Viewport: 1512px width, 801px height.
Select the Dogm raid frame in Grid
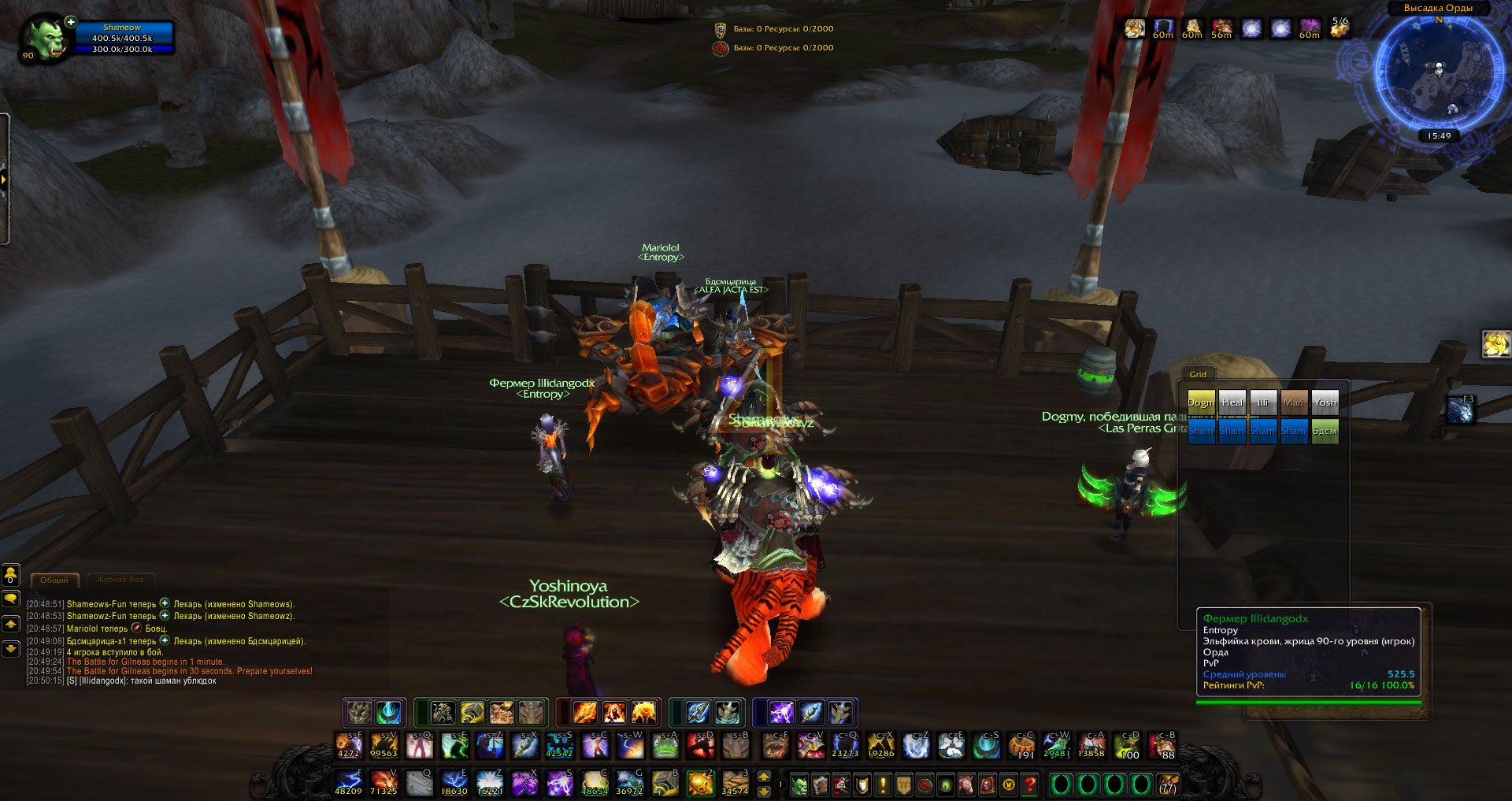[x=1201, y=402]
